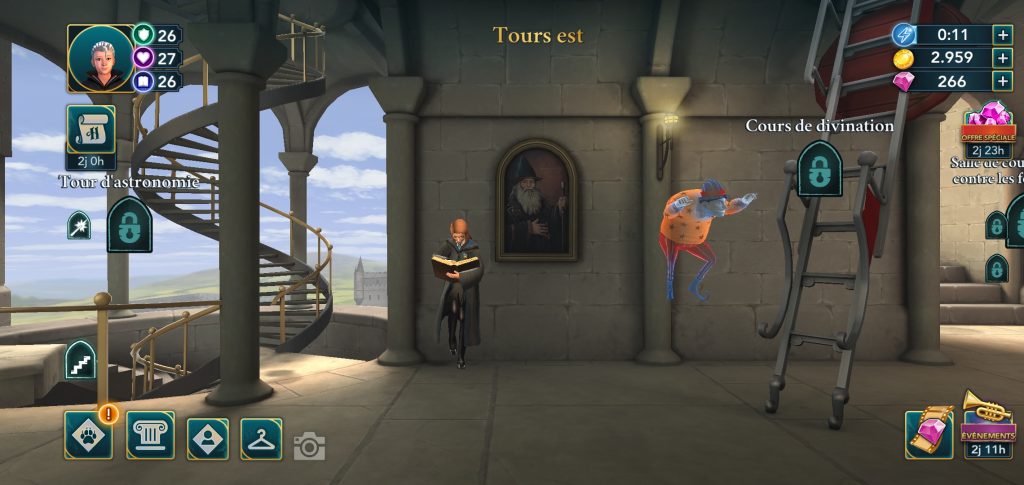Open the scroll event with 2j 0h timer

[x=91, y=133]
